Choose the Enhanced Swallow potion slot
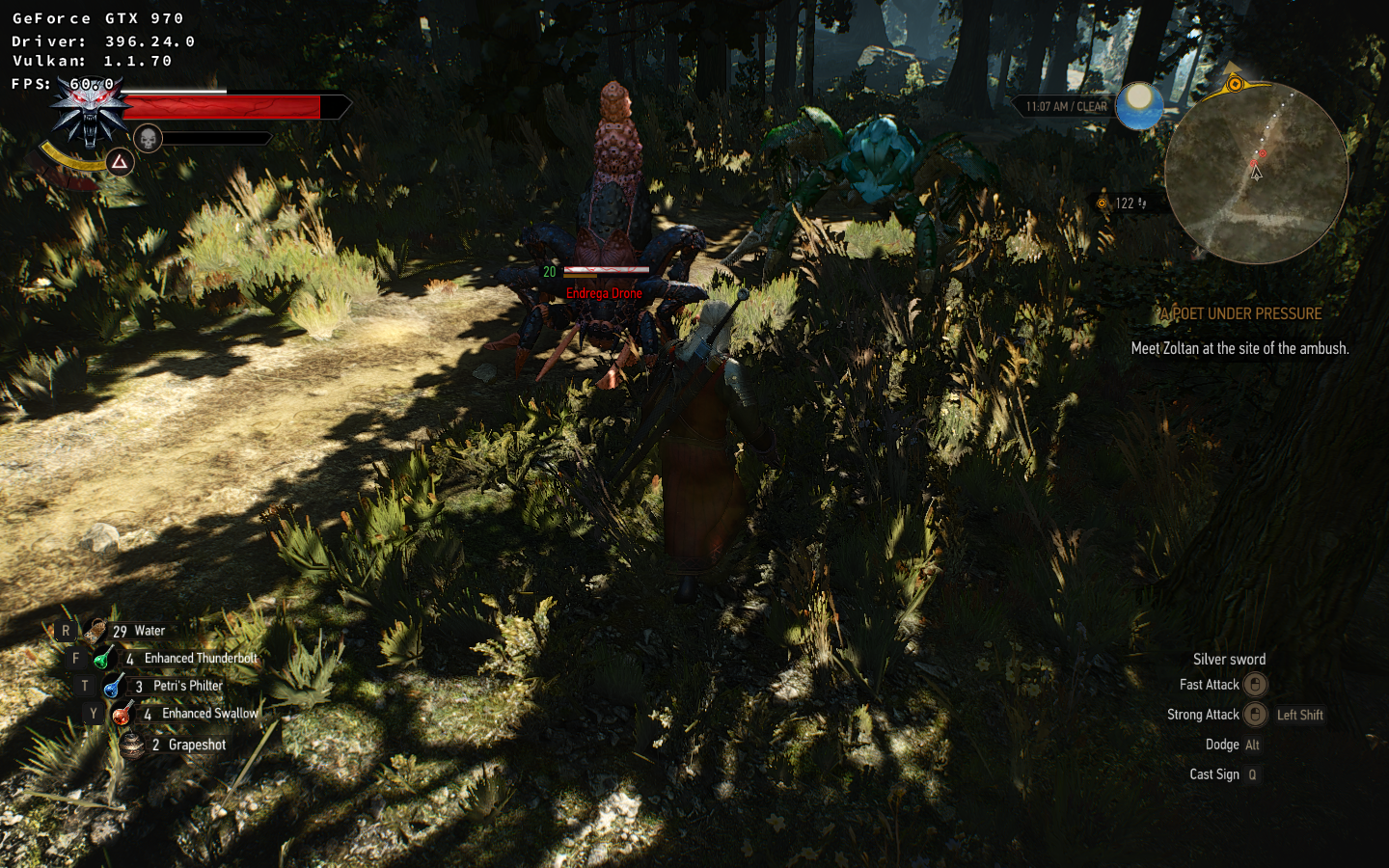The image size is (1389, 868). click(122, 714)
